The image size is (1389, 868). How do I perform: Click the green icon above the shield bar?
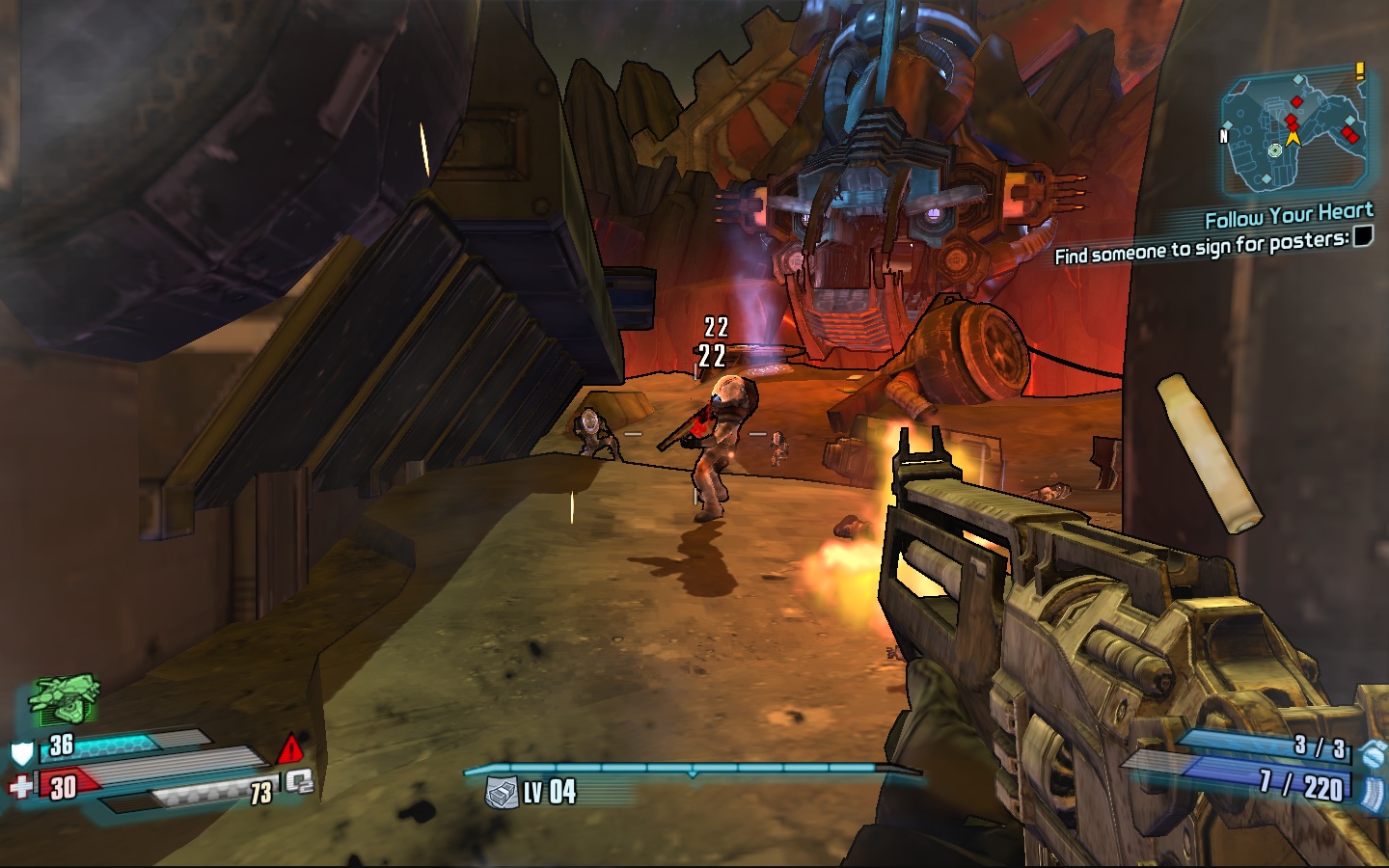point(64,698)
